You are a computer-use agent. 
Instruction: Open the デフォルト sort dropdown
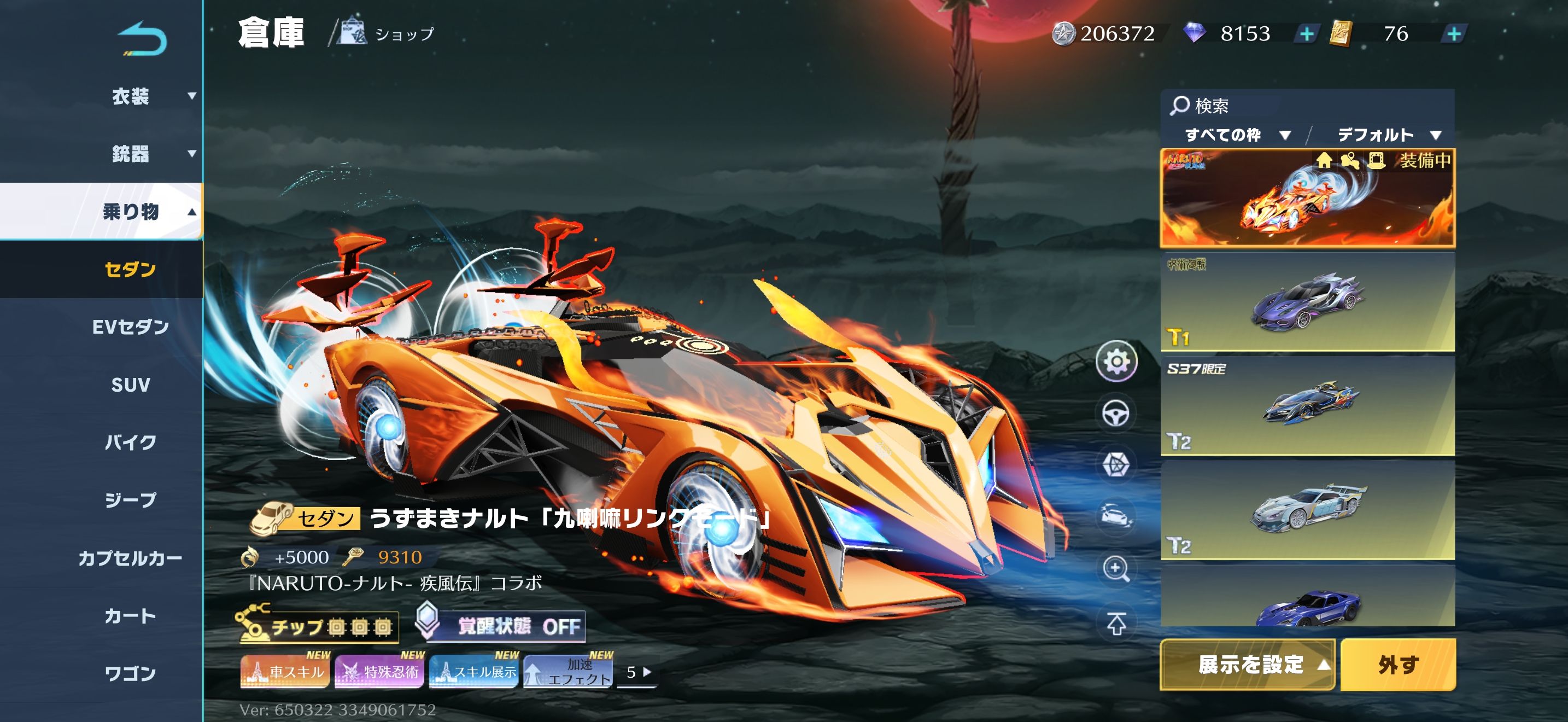point(1389,135)
